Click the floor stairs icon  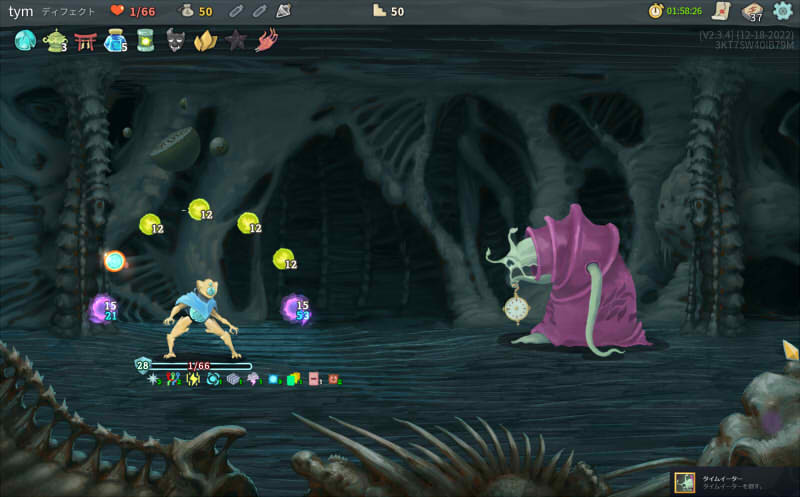(379, 11)
